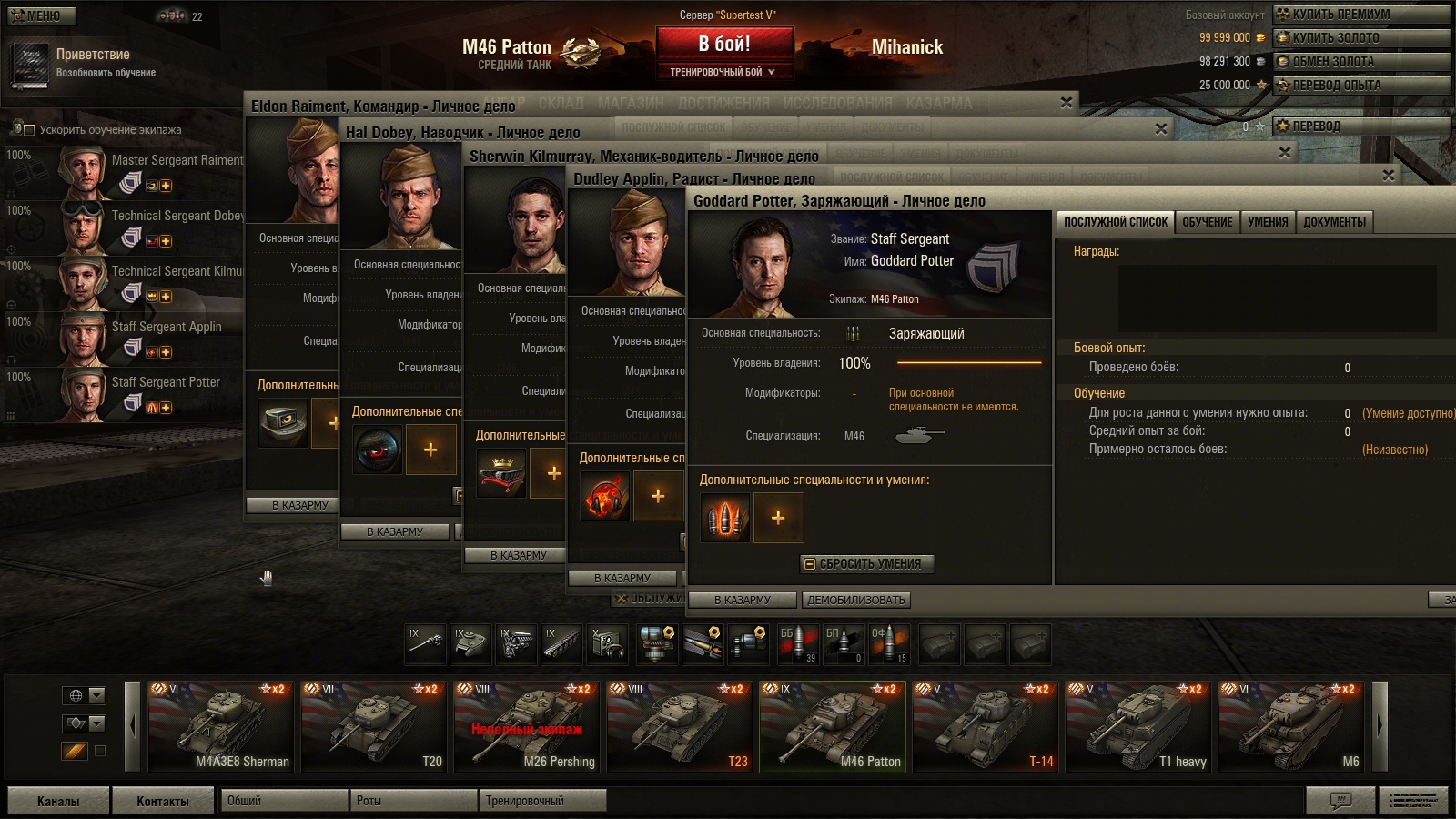Switch to the Обучение tab

[1207, 222]
